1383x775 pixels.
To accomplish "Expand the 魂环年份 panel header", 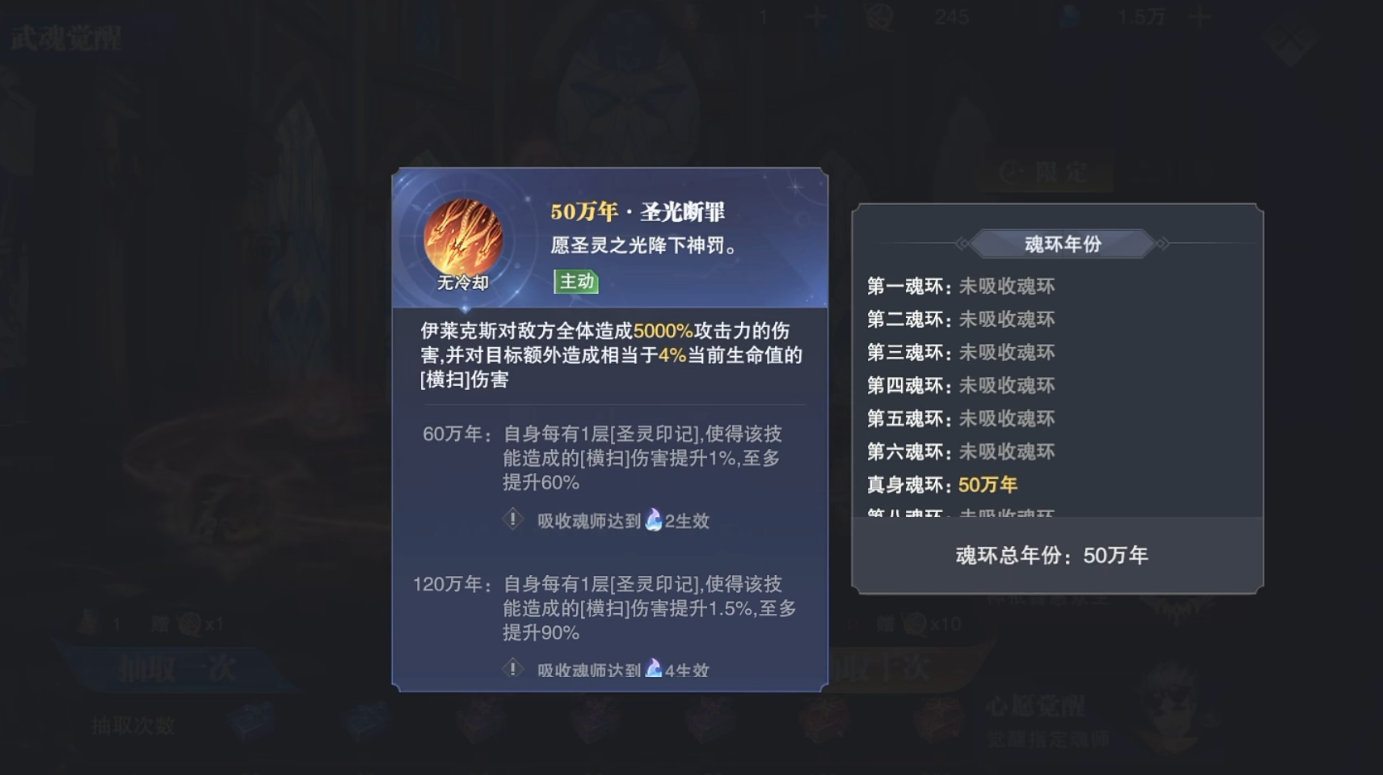I will 1063,244.
